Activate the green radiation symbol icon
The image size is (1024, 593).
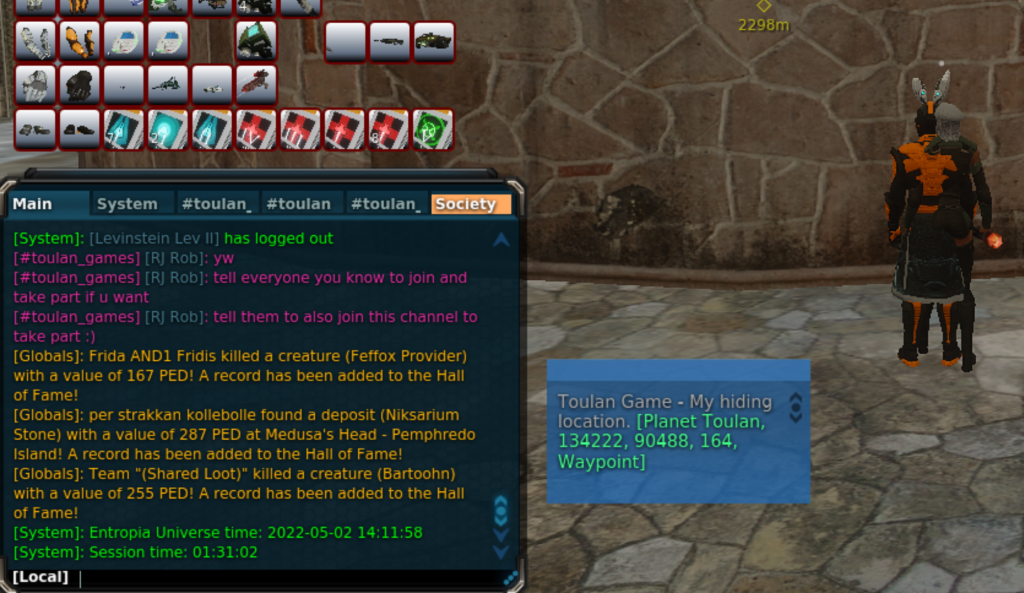coord(432,130)
